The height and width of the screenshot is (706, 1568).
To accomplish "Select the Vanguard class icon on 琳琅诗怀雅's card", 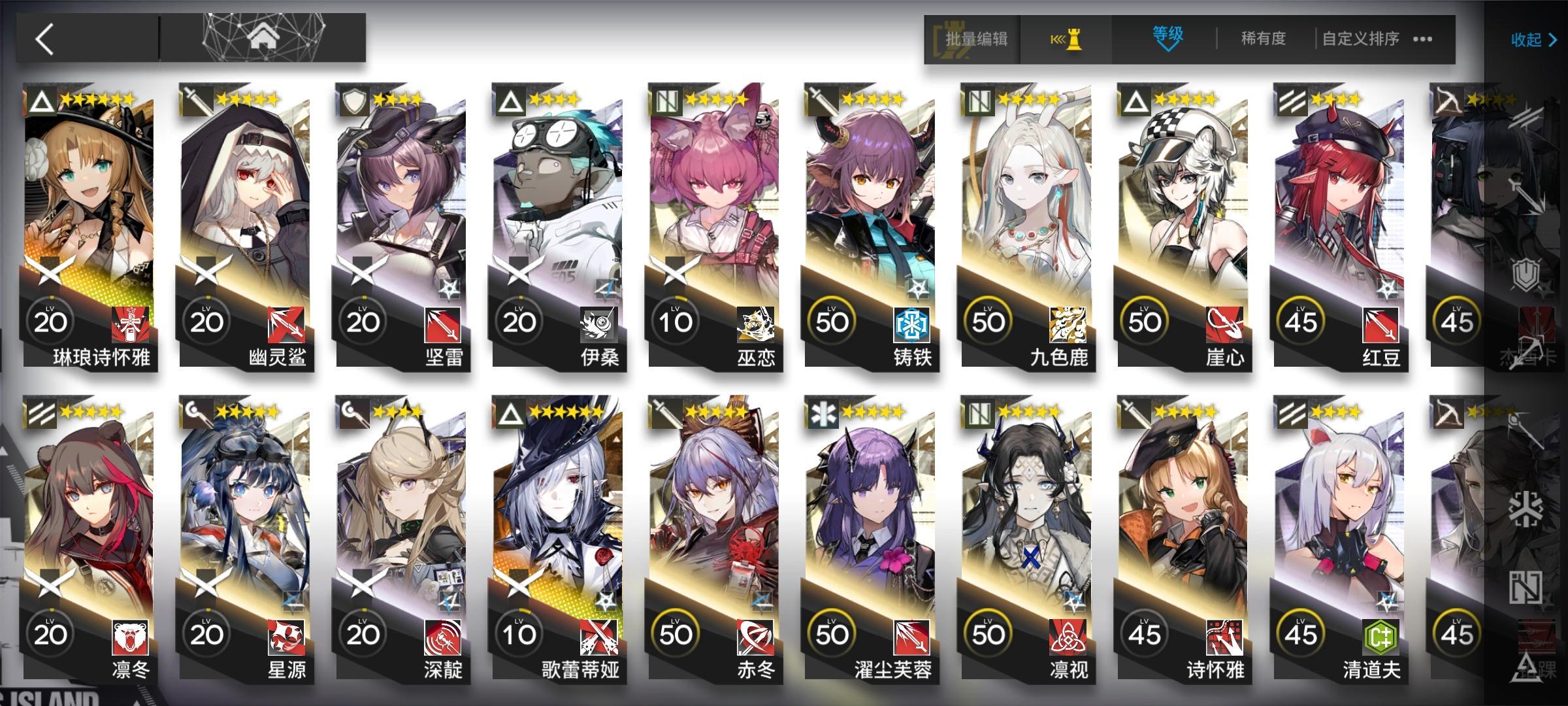I will click(41, 99).
